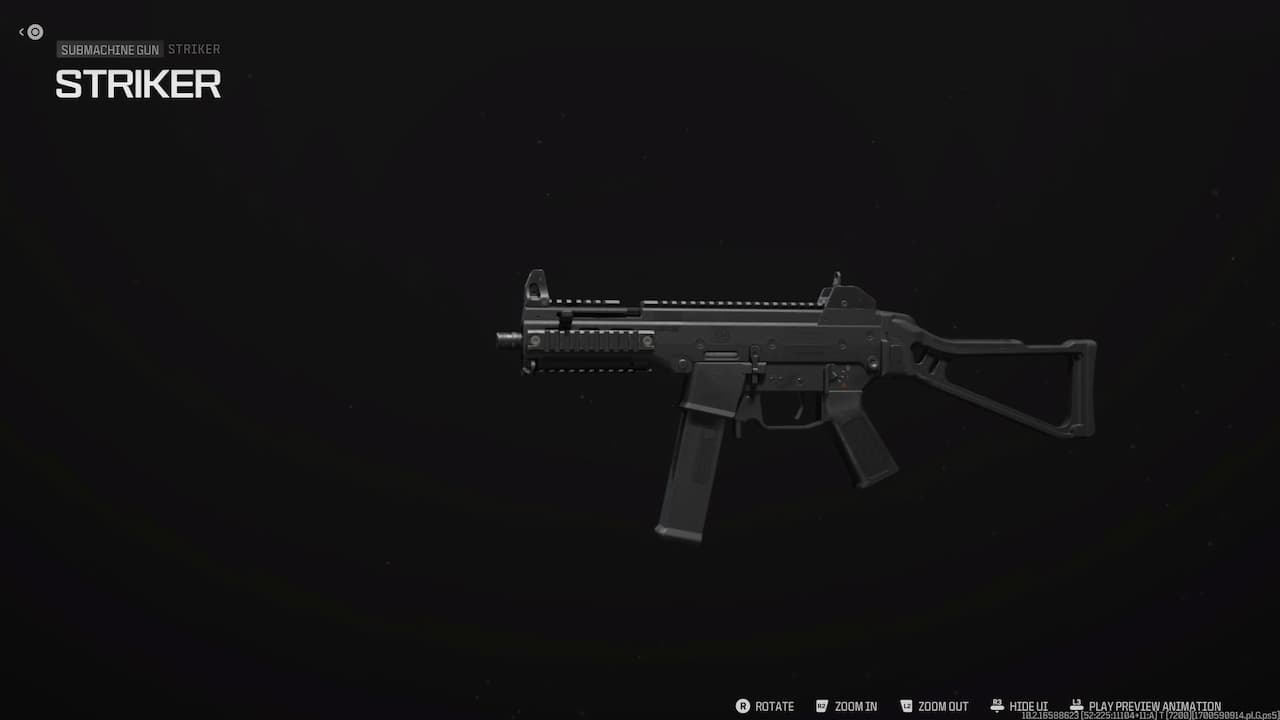Open the Submachine Gun category breadcrumb
The image size is (1280, 720).
pyautogui.click(x=109, y=49)
